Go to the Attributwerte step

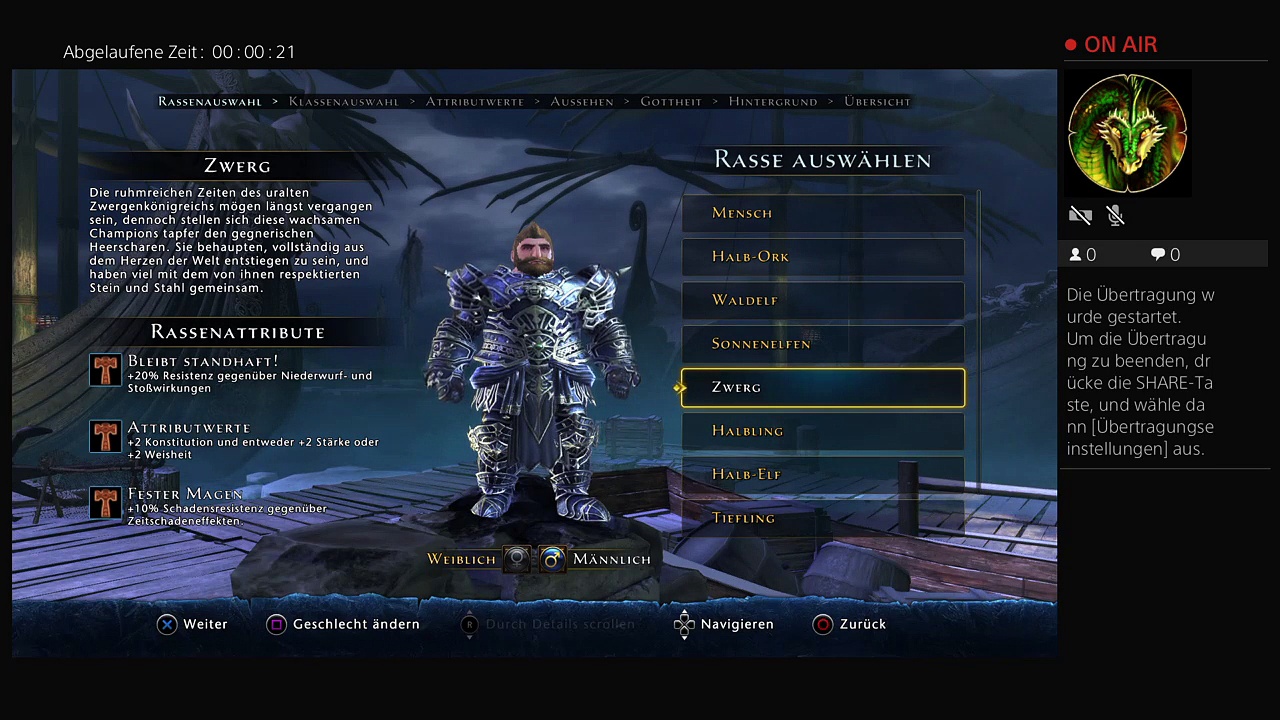475,102
